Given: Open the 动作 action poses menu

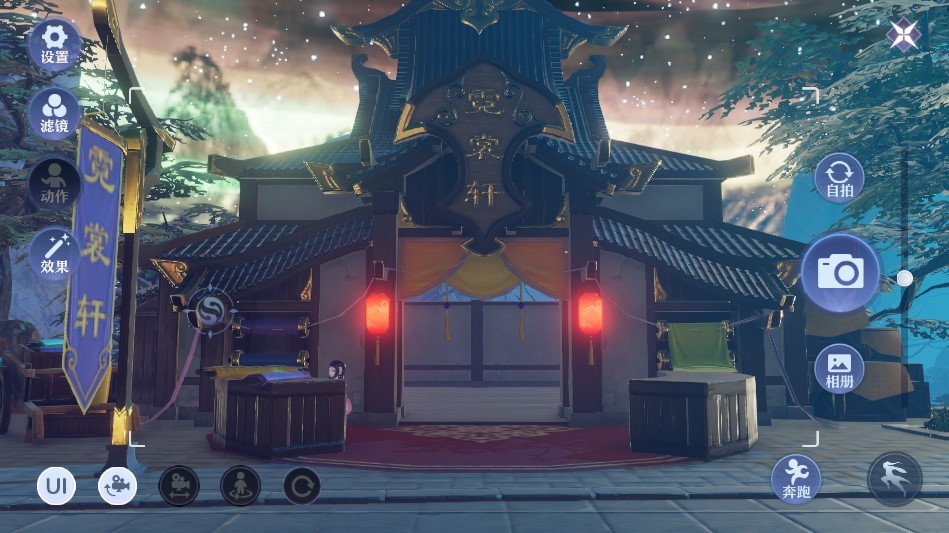Looking at the screenshot, I should 55,181.
